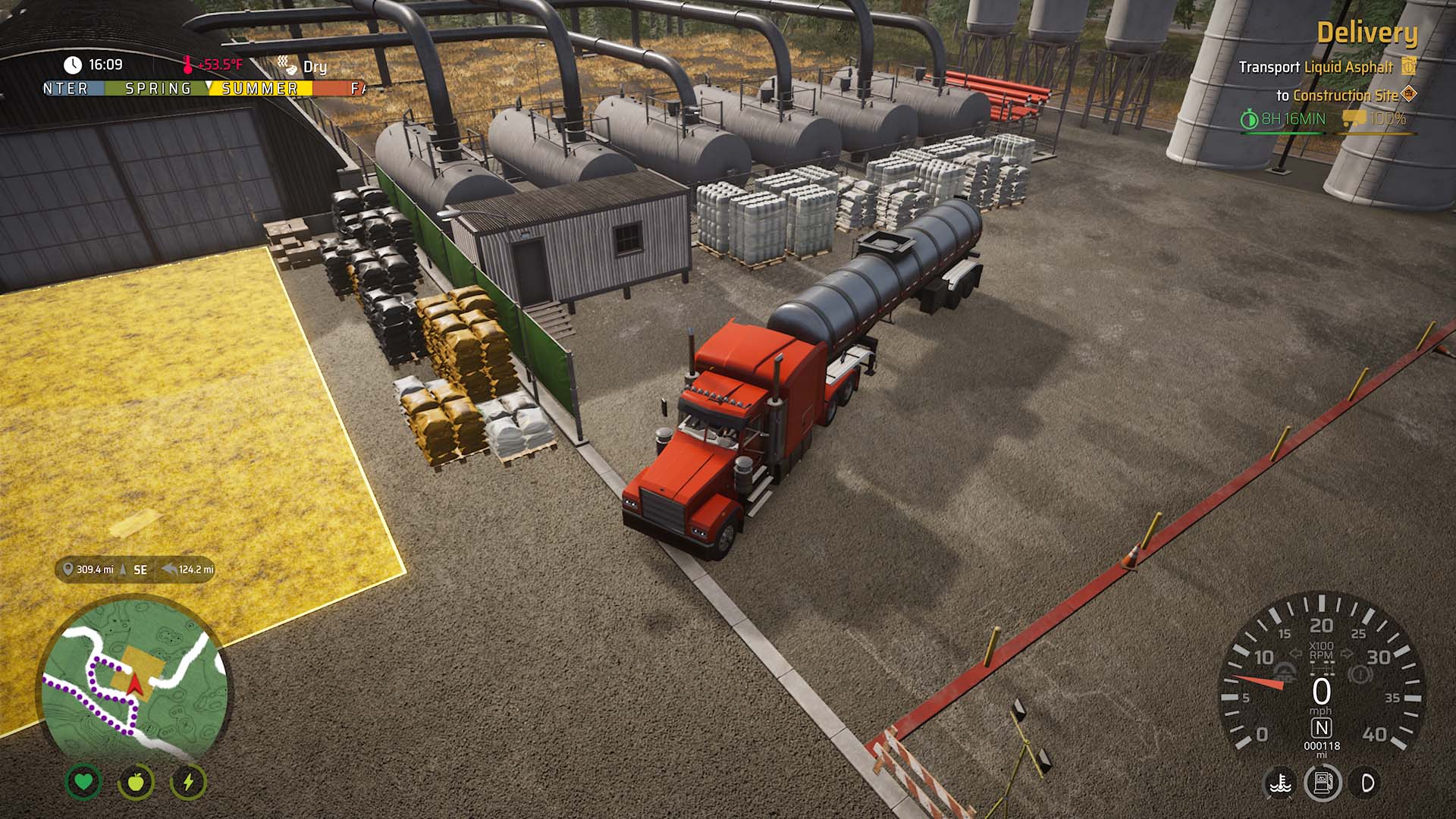
Task: Open the Delivery objective tracker
Action: 1367,33
